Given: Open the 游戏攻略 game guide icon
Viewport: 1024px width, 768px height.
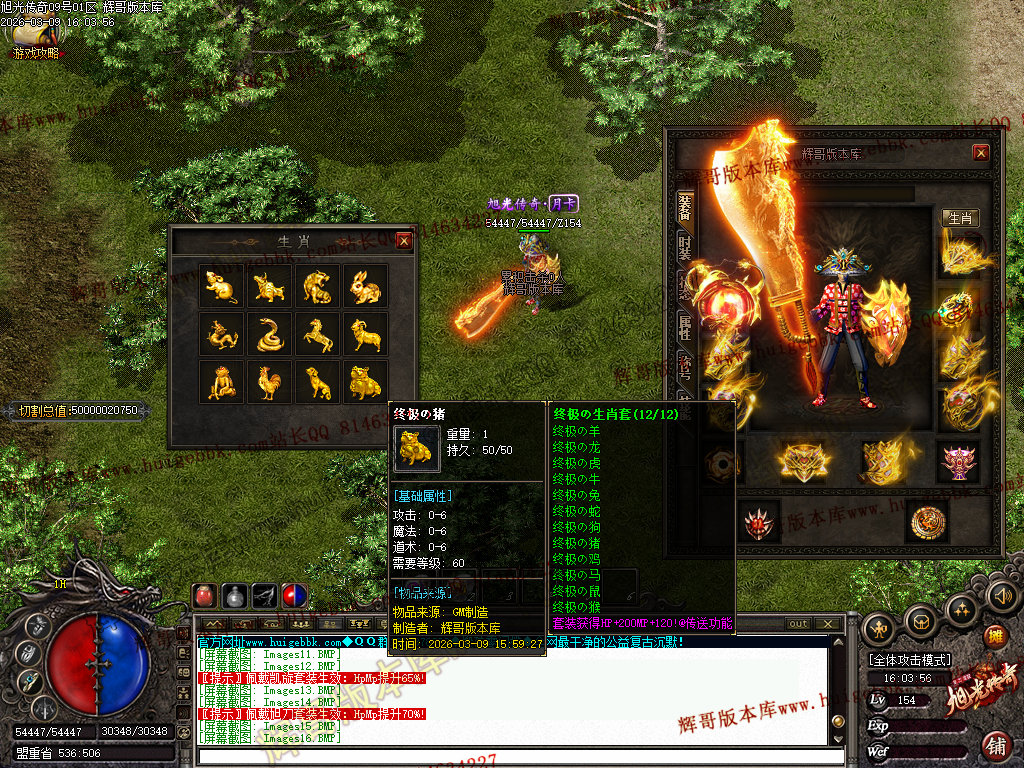Looking at the screenshot, I should click(x=37, y=41).
